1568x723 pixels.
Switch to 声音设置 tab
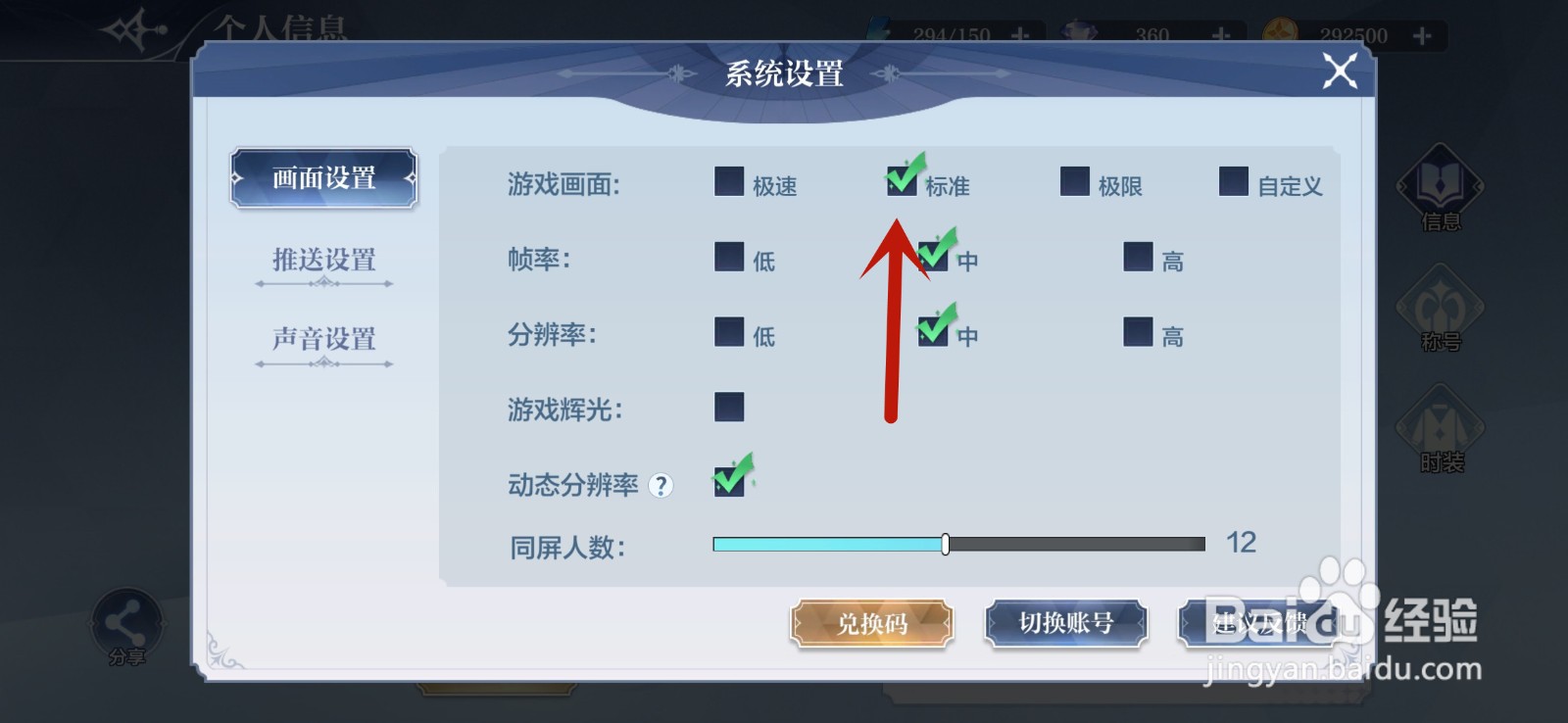pyautogui.click(x=322, y=338)
